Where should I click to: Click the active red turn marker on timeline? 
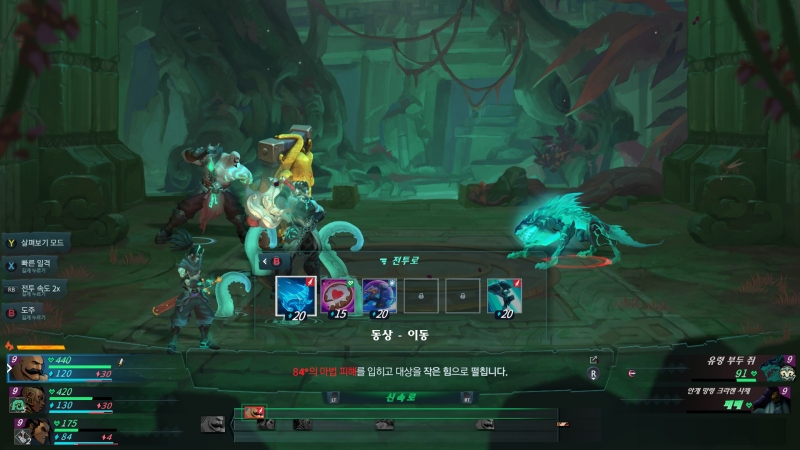coord(254,411)
